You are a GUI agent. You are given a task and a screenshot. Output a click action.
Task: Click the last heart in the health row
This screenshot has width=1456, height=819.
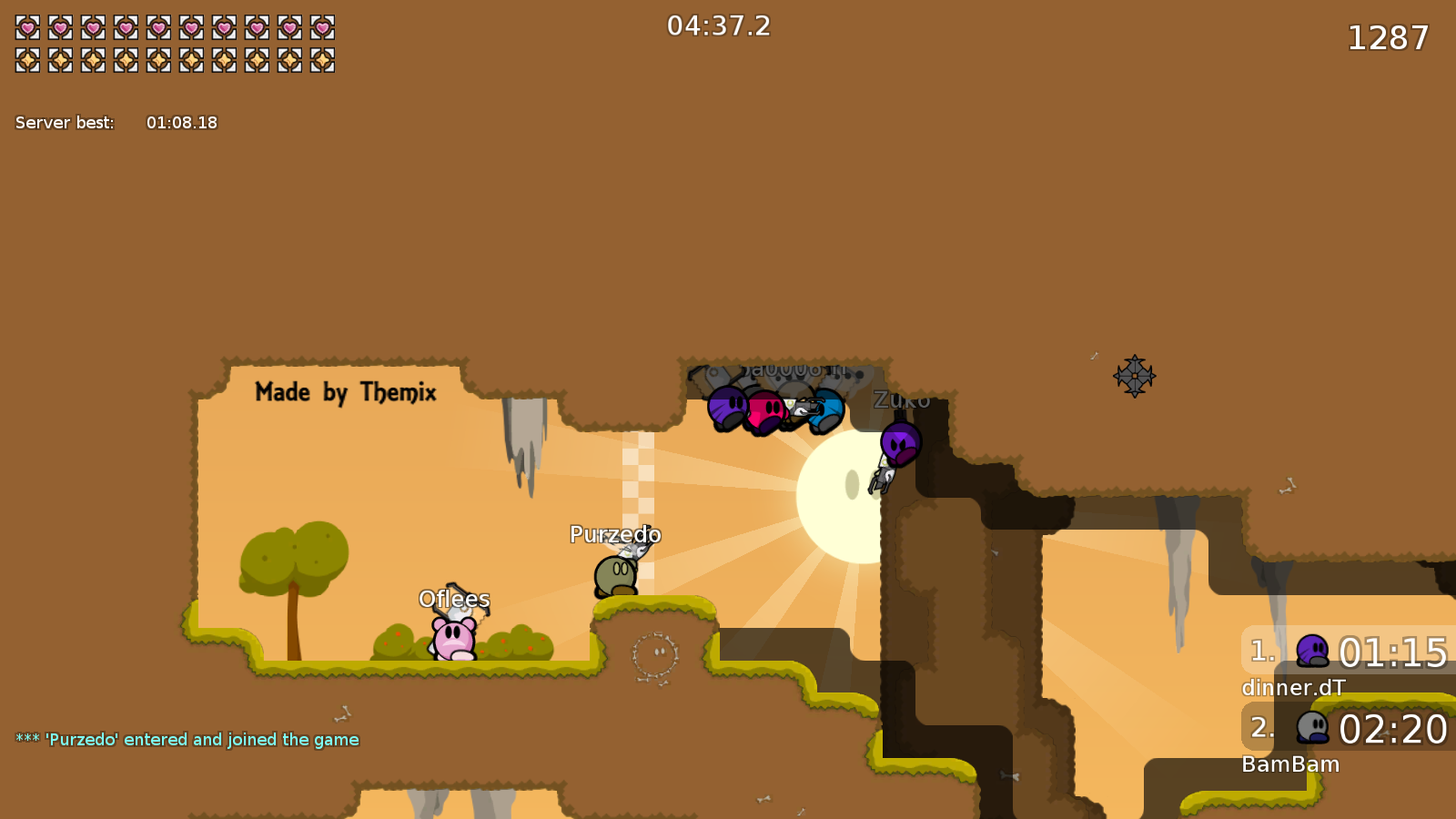323,27
